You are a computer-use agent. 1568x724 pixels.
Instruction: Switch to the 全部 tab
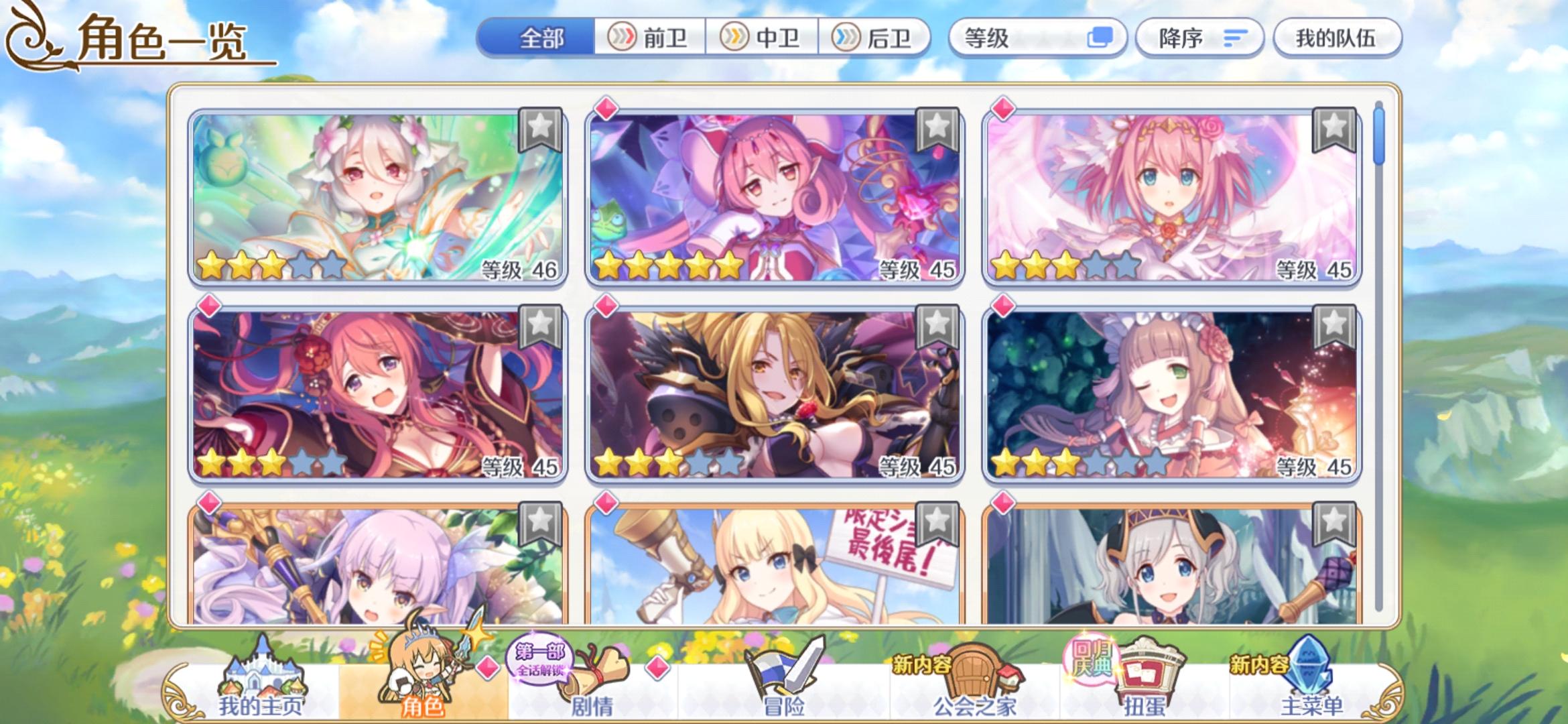click(543, 38)
